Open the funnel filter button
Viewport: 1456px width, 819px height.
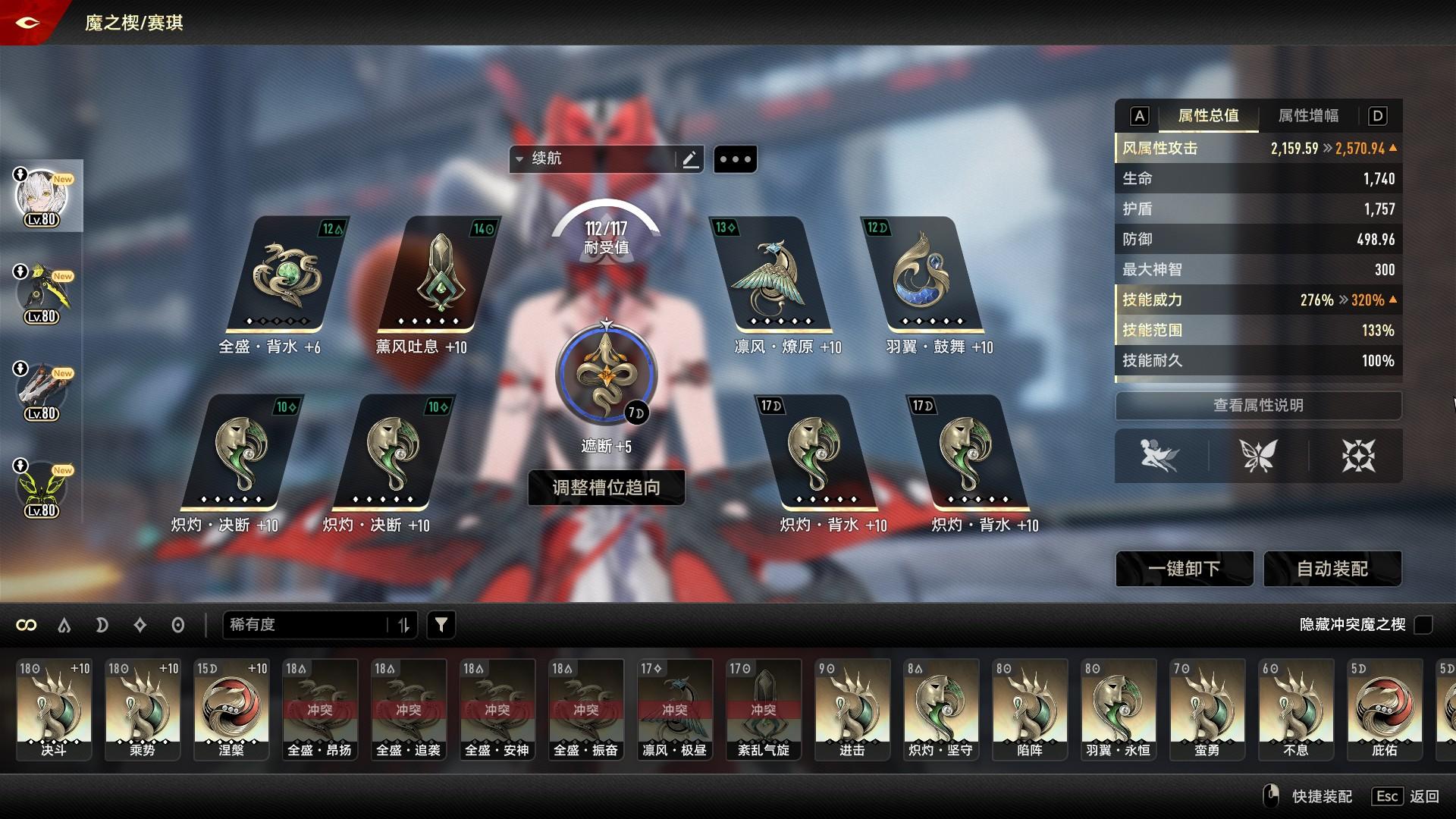pyautogui.click(x=441, y=625)
